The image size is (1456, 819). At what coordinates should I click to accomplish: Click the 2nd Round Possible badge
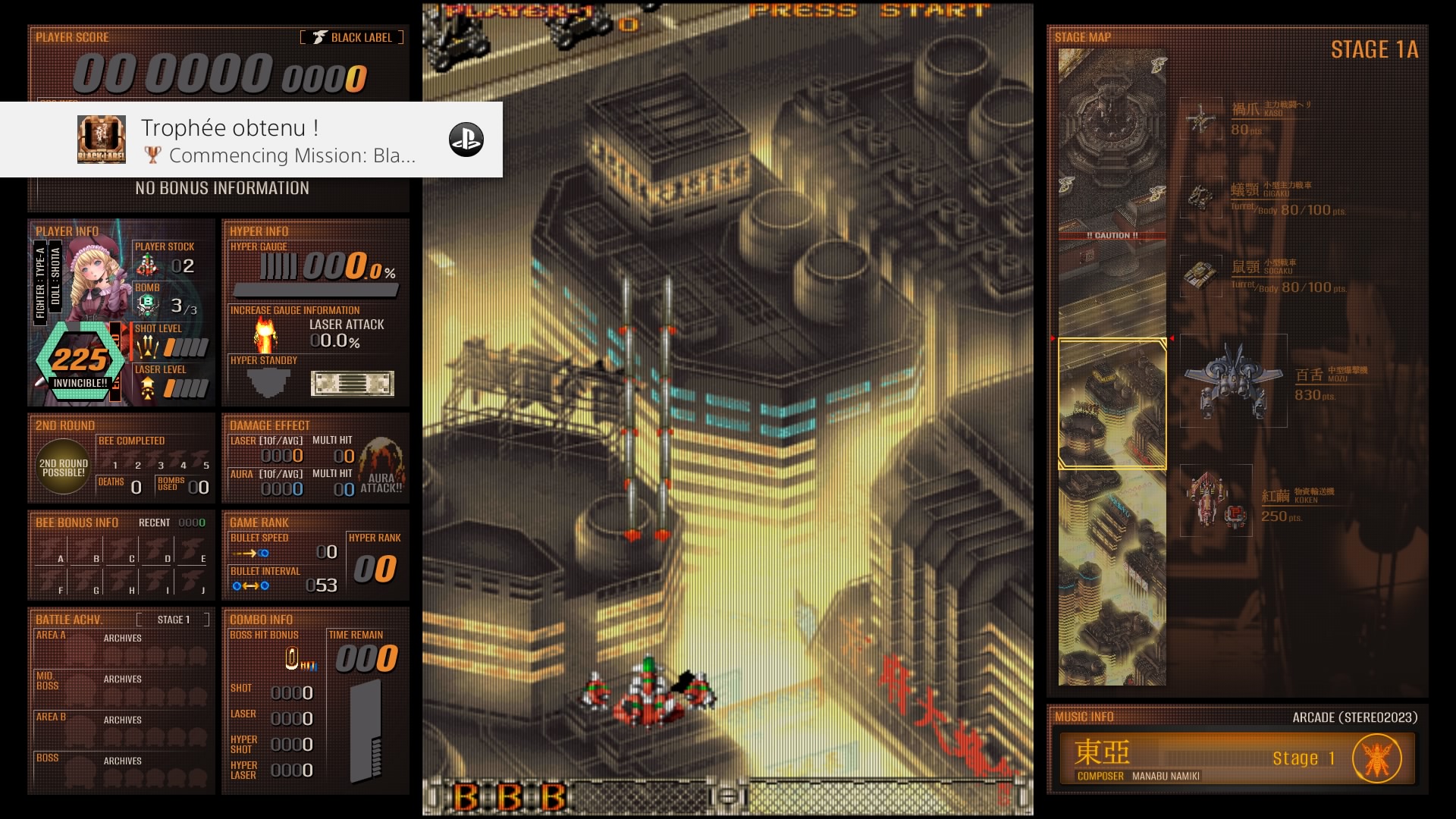coord(64,467)
